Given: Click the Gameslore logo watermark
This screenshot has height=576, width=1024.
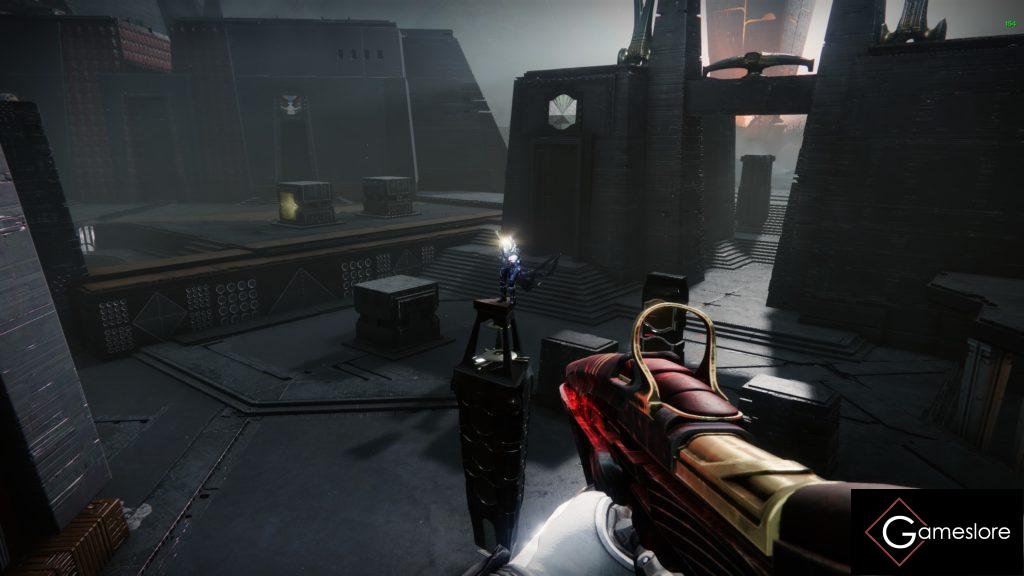Looking at the screenshot, I should pyautogui.click(x=937, y=532).
